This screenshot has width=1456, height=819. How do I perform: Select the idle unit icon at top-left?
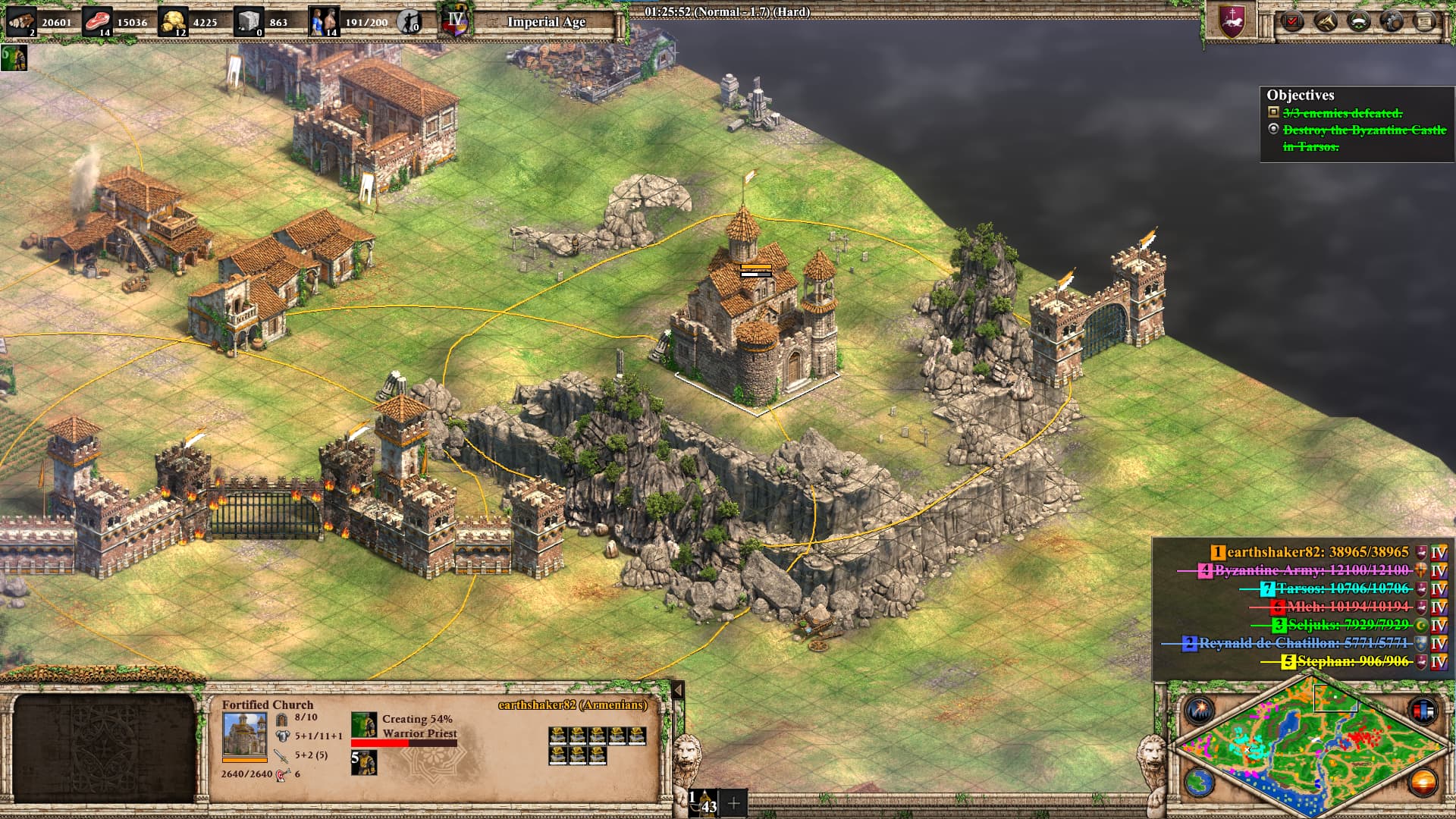tap(14, 58)
